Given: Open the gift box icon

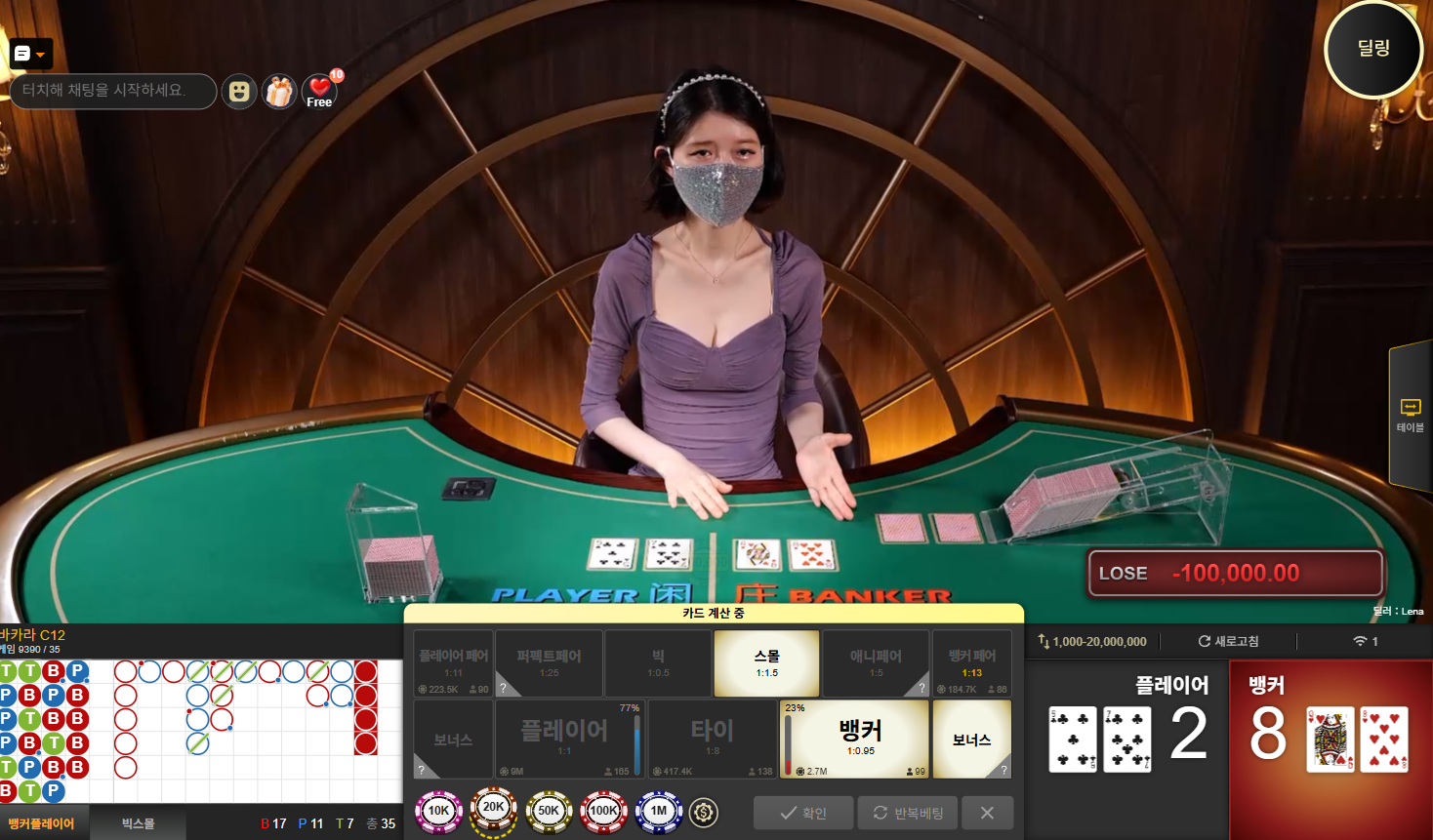Looking at the screenshot, I should point(279,92).
